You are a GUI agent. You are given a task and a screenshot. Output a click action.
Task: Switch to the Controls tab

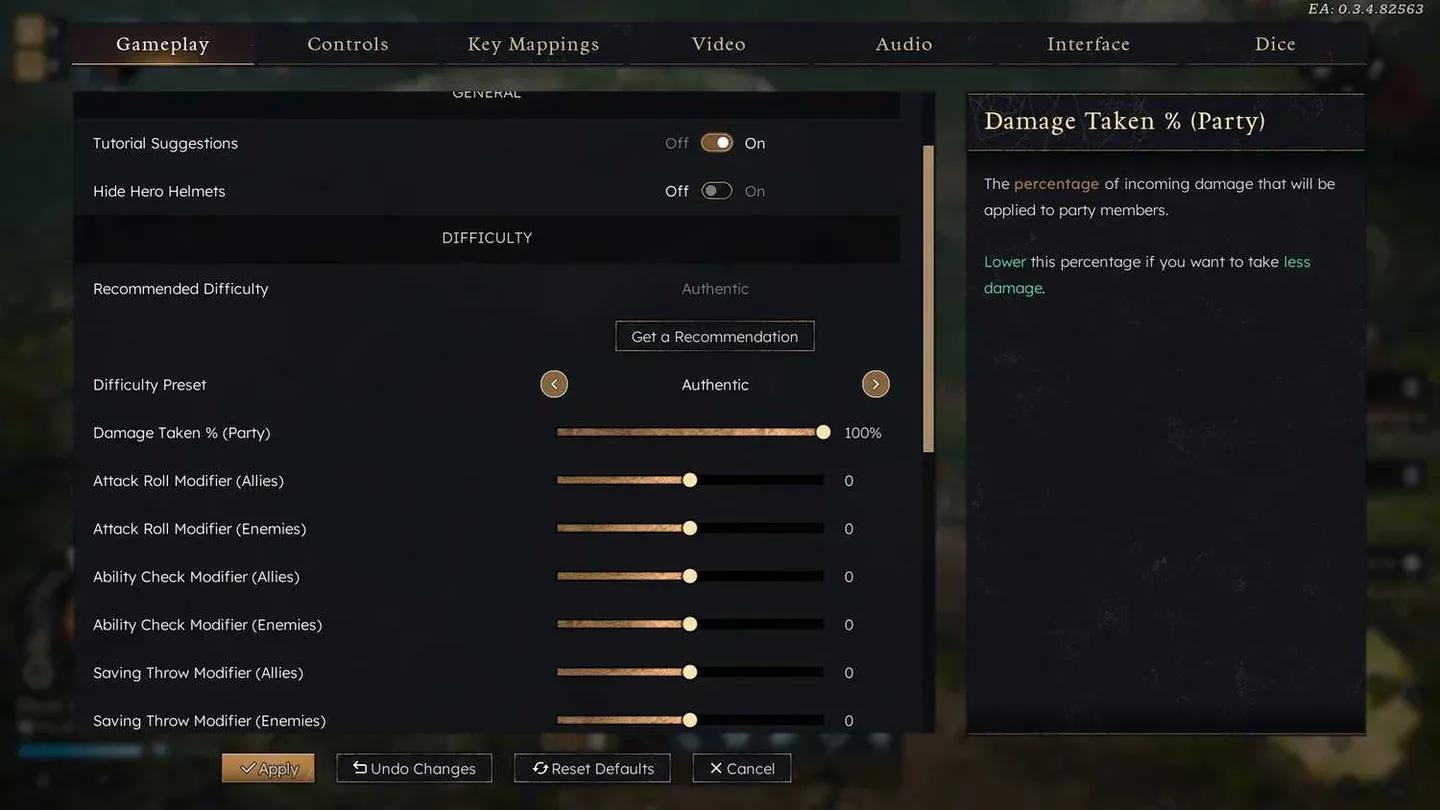(347, 44)
